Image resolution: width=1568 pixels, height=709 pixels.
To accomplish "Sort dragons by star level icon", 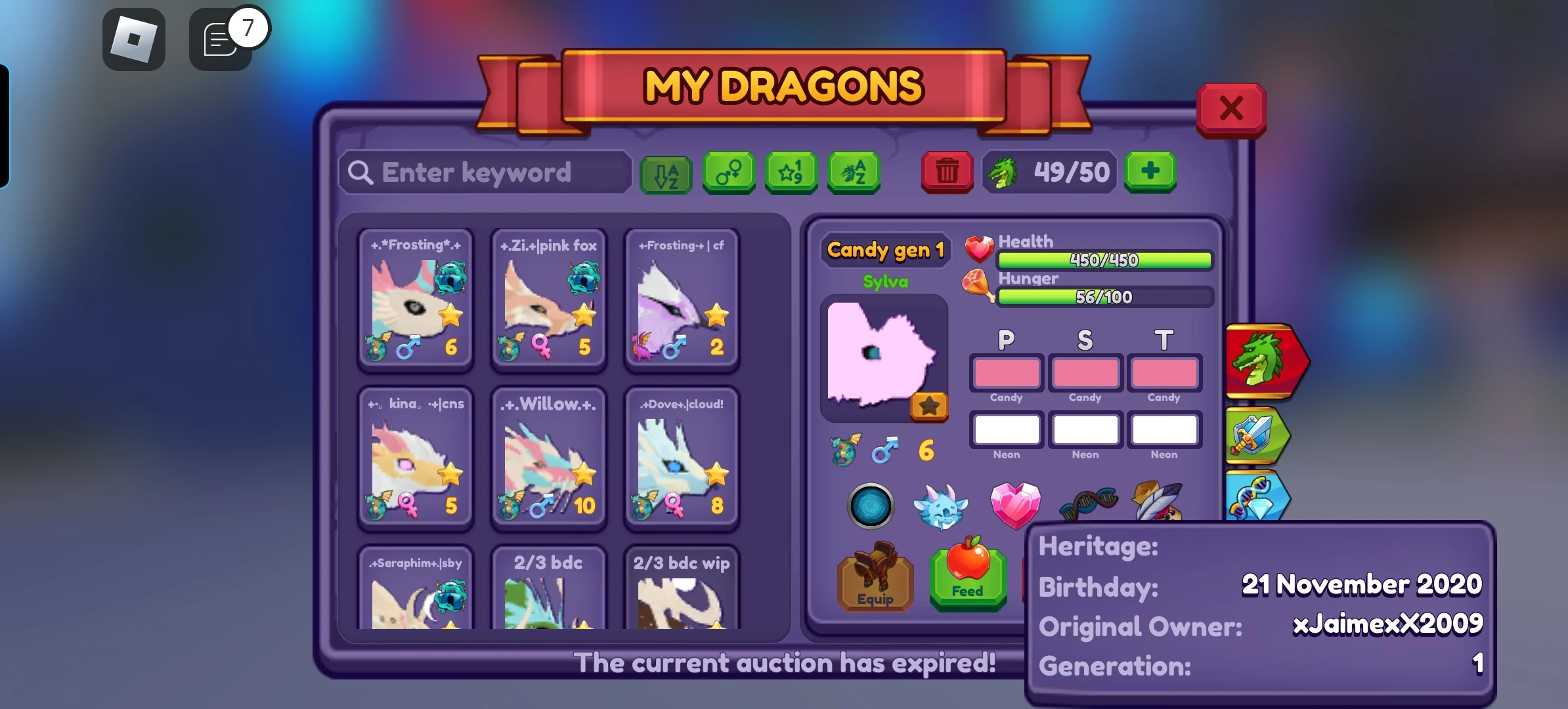I will pyautogui.click(x=791, y=173).
